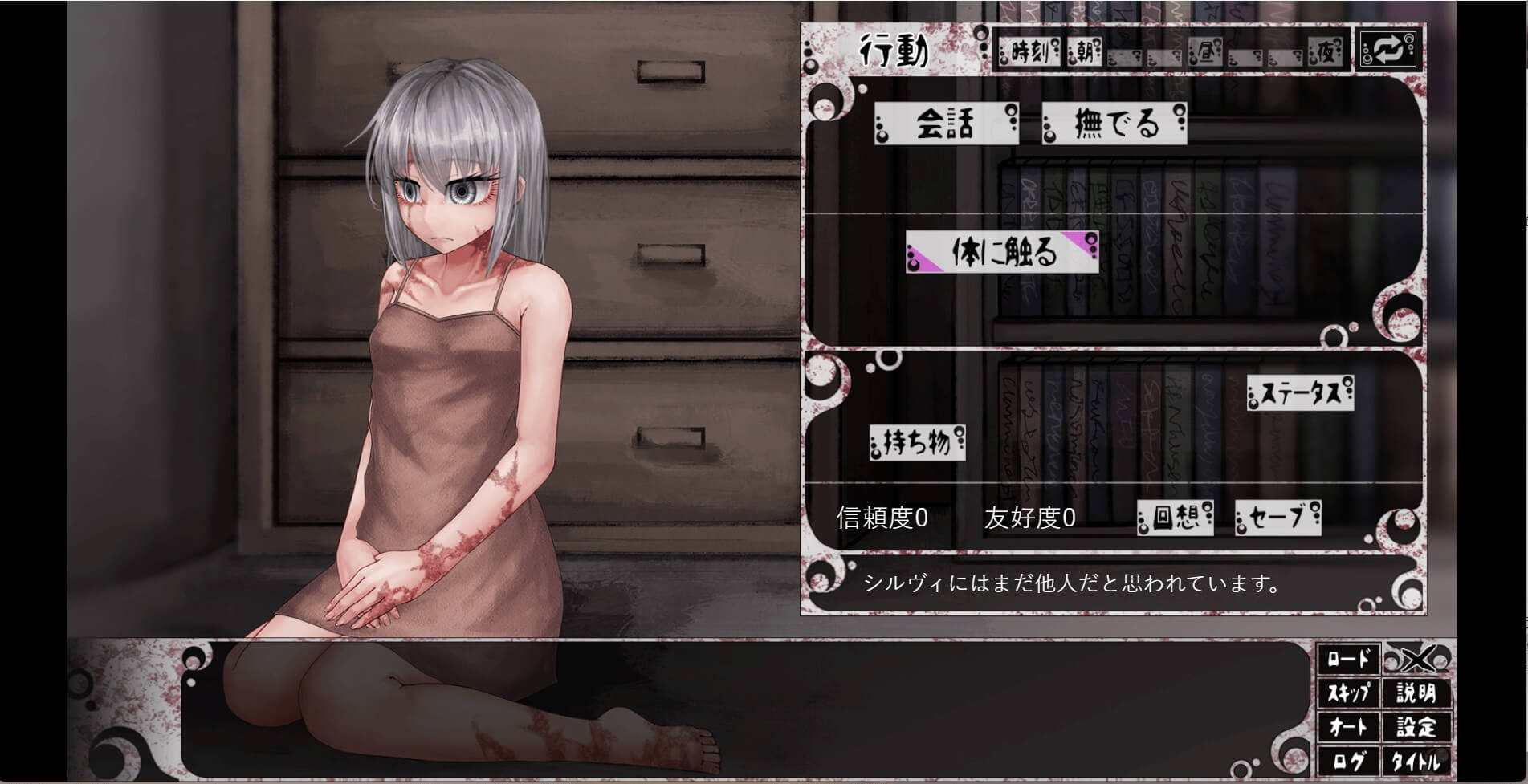Choose the highlighted 体に触る action
The image size is (1528, 784).
pyautogui.click(x=1002, y=251)
